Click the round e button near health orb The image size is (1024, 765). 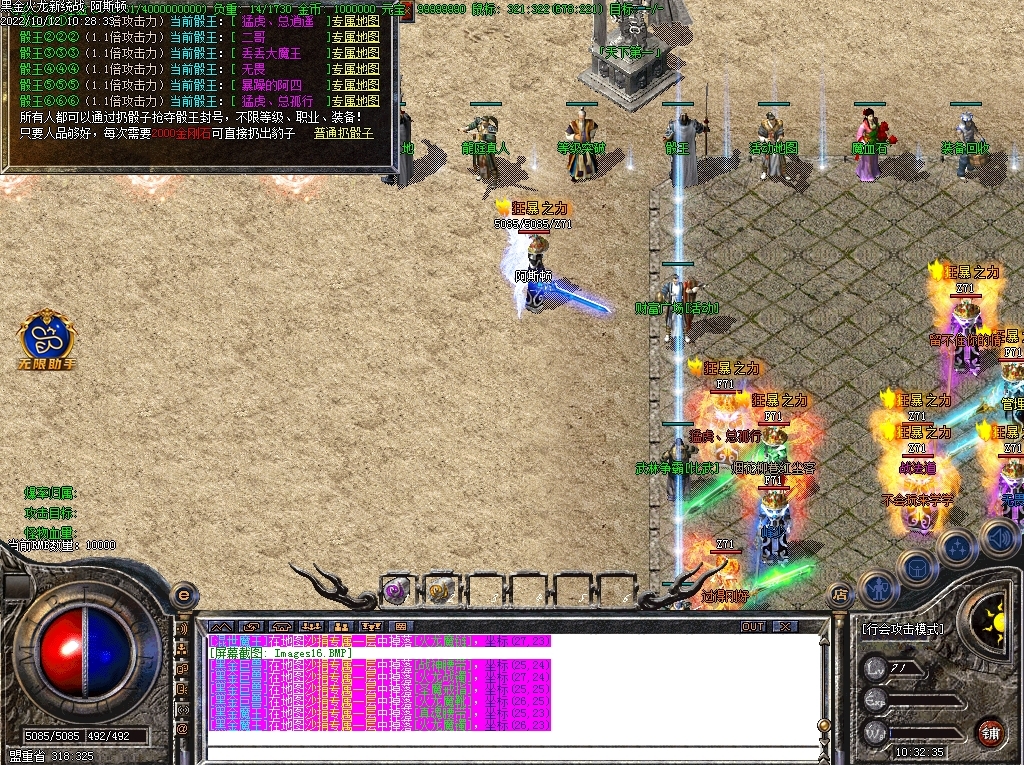point(183,594)
